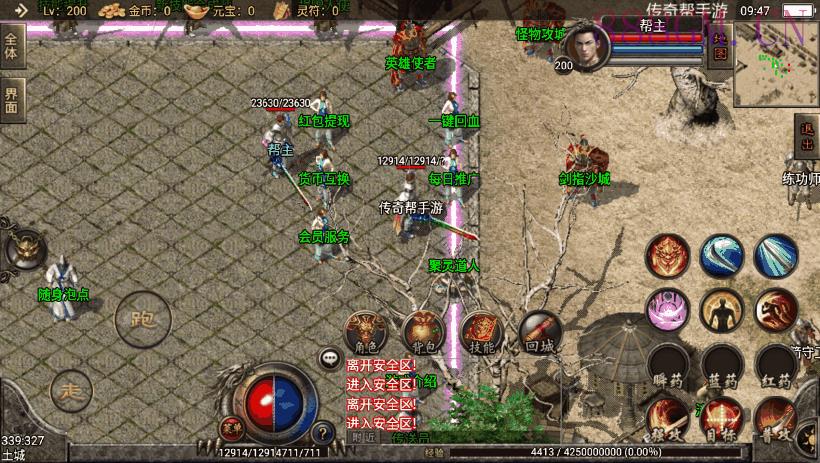Viewport: 820px width, 463px height.
Task: Open the 角色 character panel
Action: 366,331
